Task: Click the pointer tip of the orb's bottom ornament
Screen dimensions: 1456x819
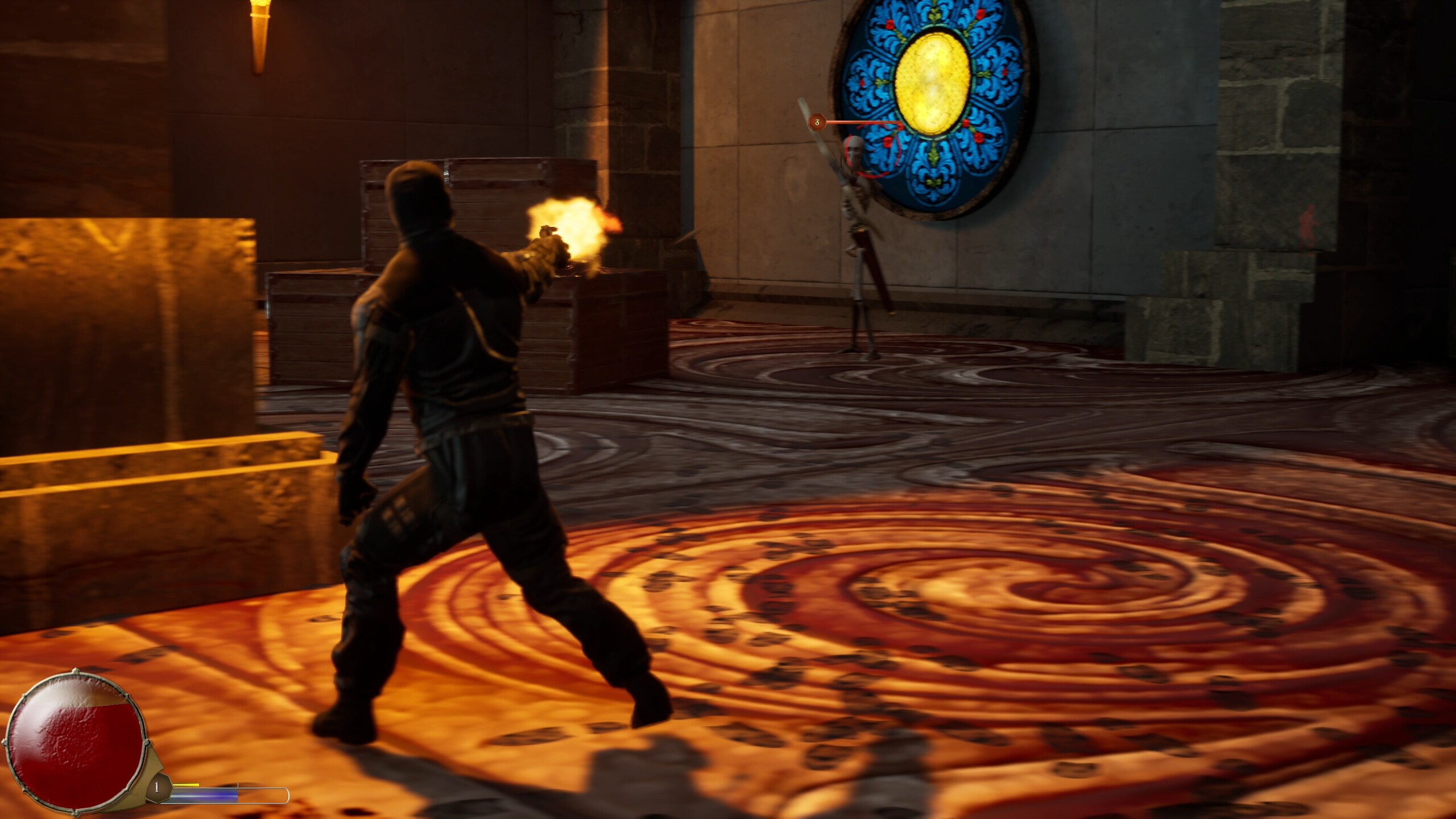Action: [x=75, y=817]
